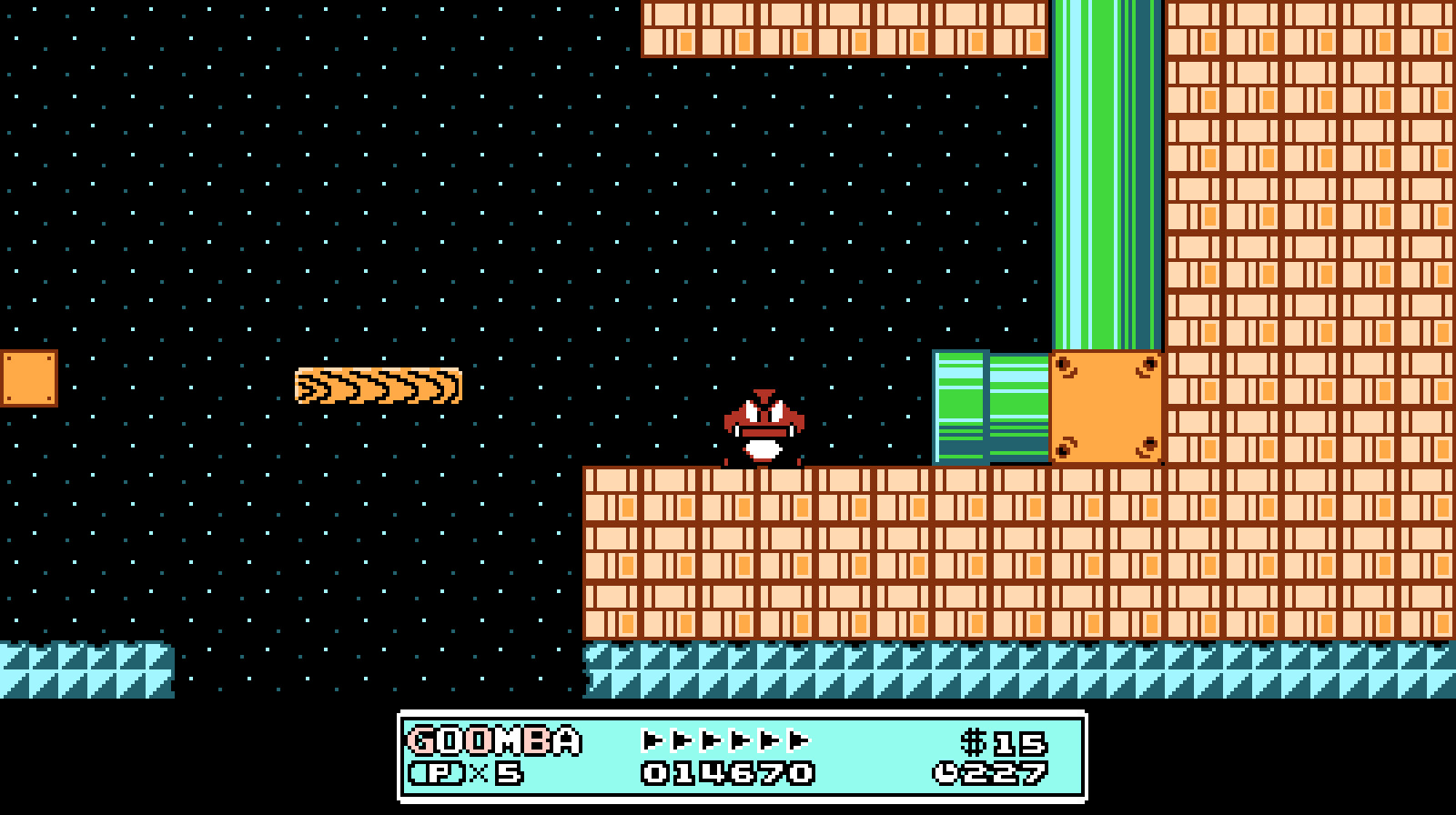
Task: Click the GOOMBA name label in the HUD
Action: (x=491, y=741)
